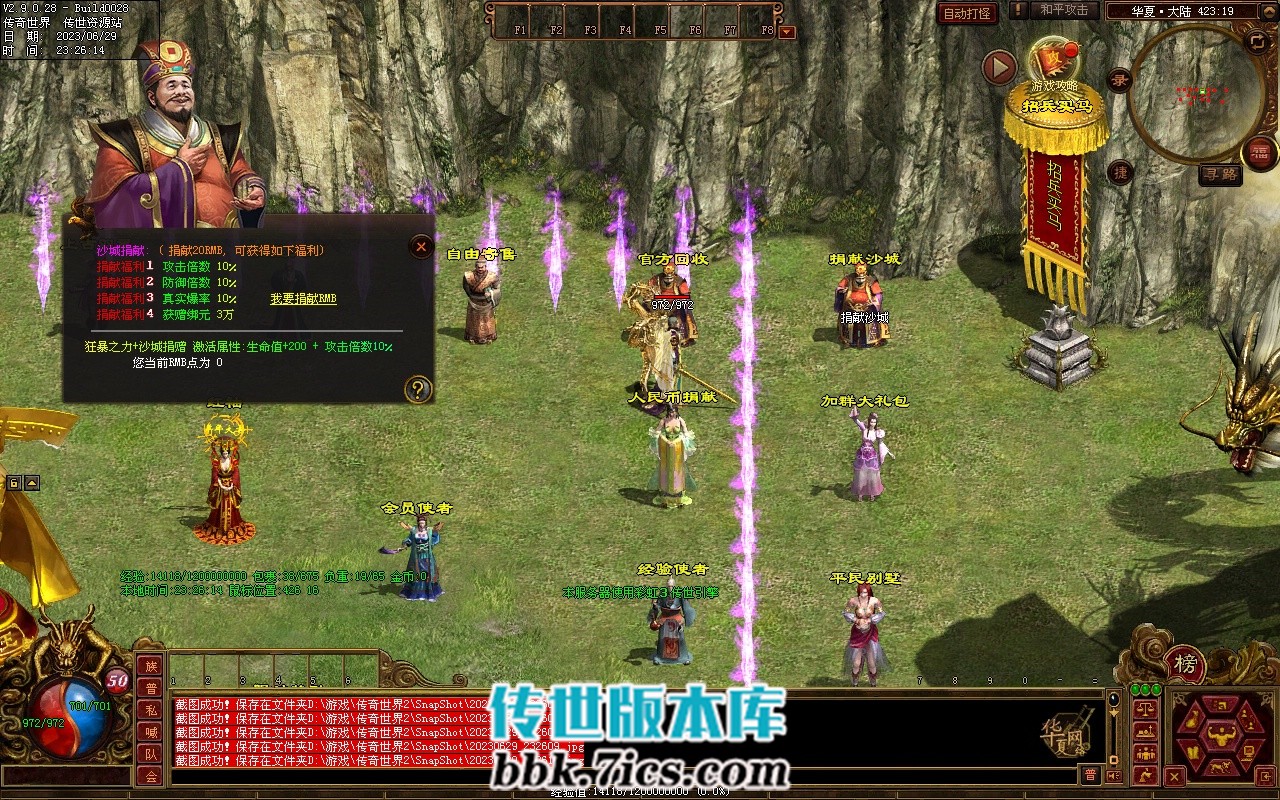Open the 福 welfare button
The height and width of the screenshot is (800, 1280).
click(x=1260, y=153)
